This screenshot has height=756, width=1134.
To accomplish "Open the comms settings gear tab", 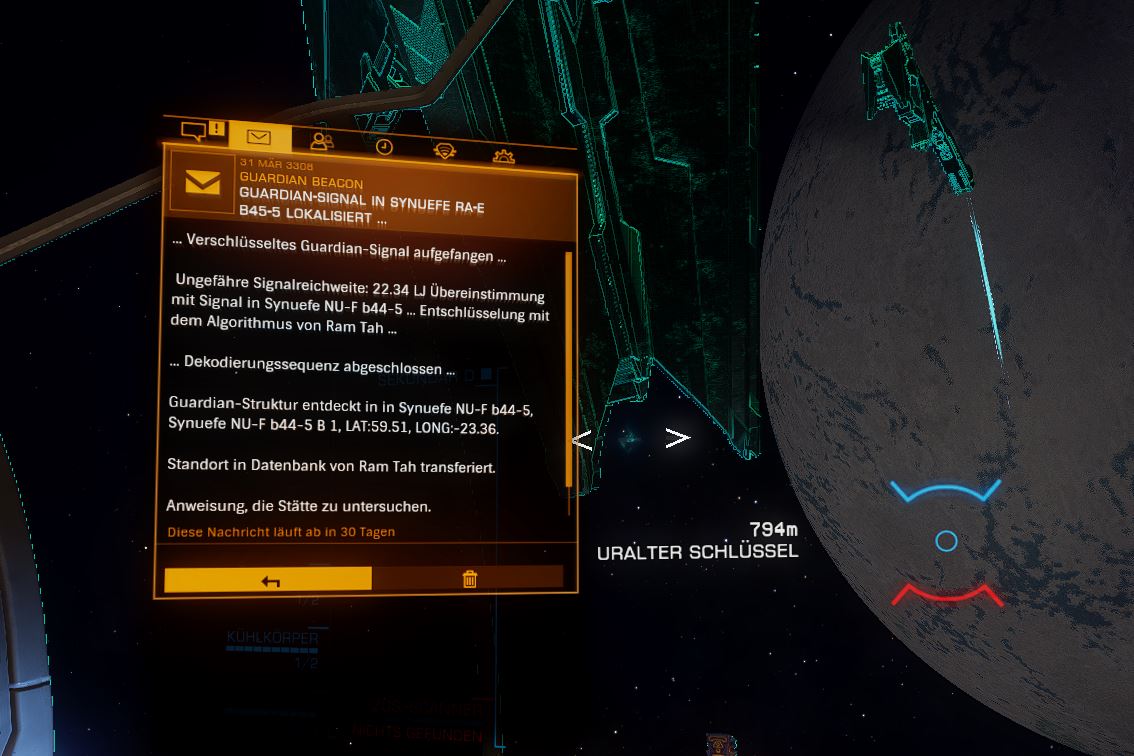I will (504, 155).
